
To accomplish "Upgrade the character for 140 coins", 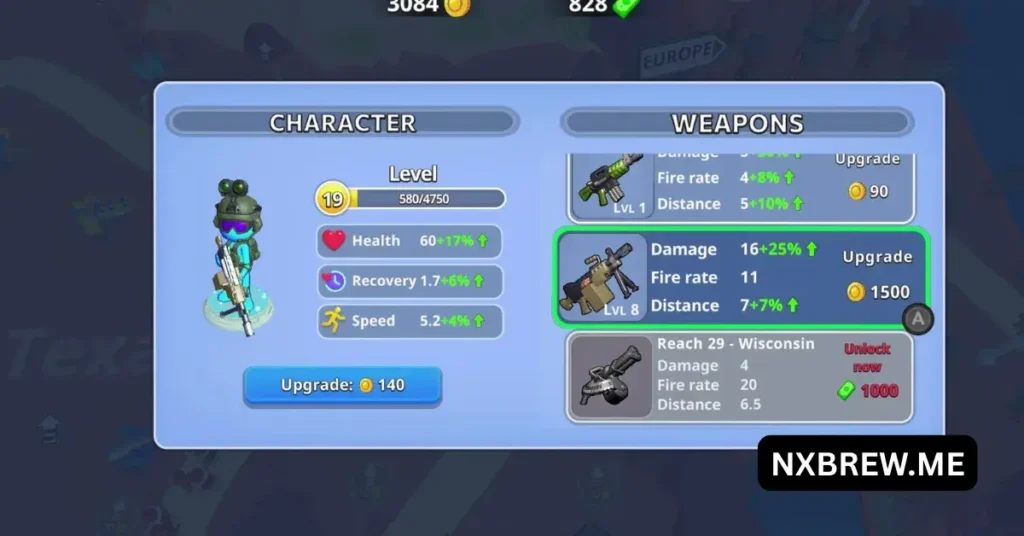I will (342, 385).
